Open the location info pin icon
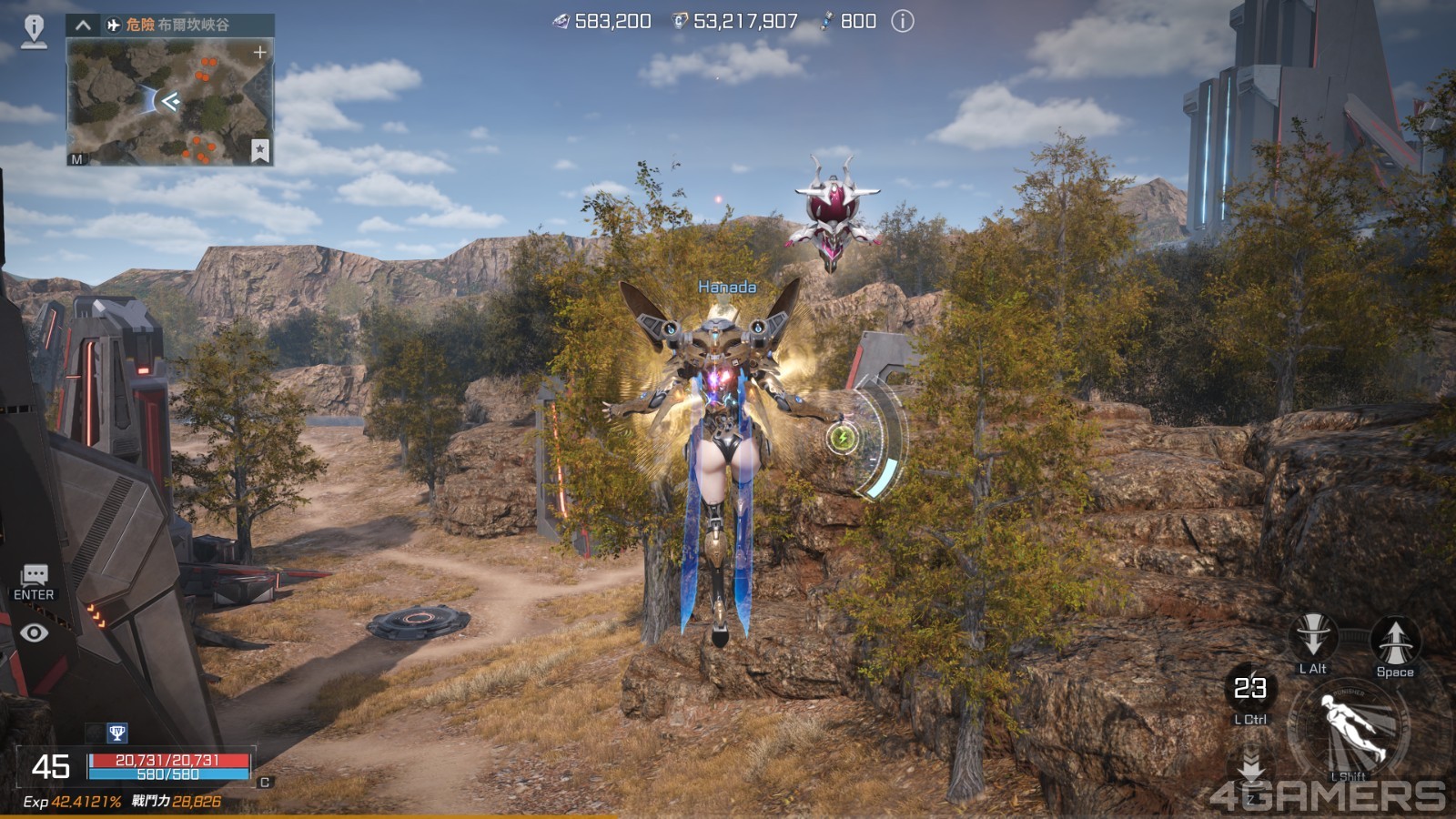The height and width of the screenshot is (819, 1456). [34, 30]
